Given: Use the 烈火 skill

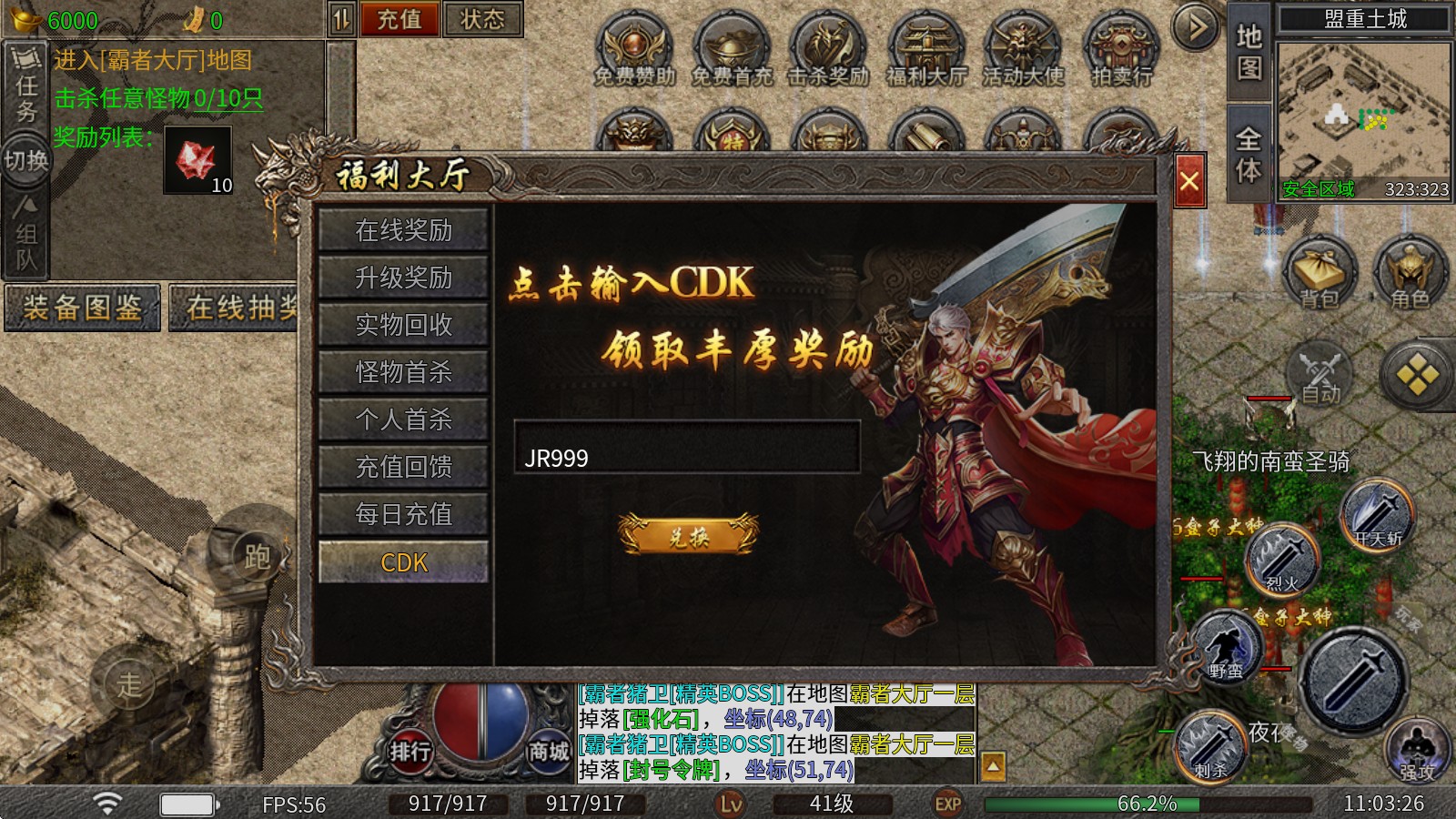Looking at the screenshot, I should [x=1281, y=559].
